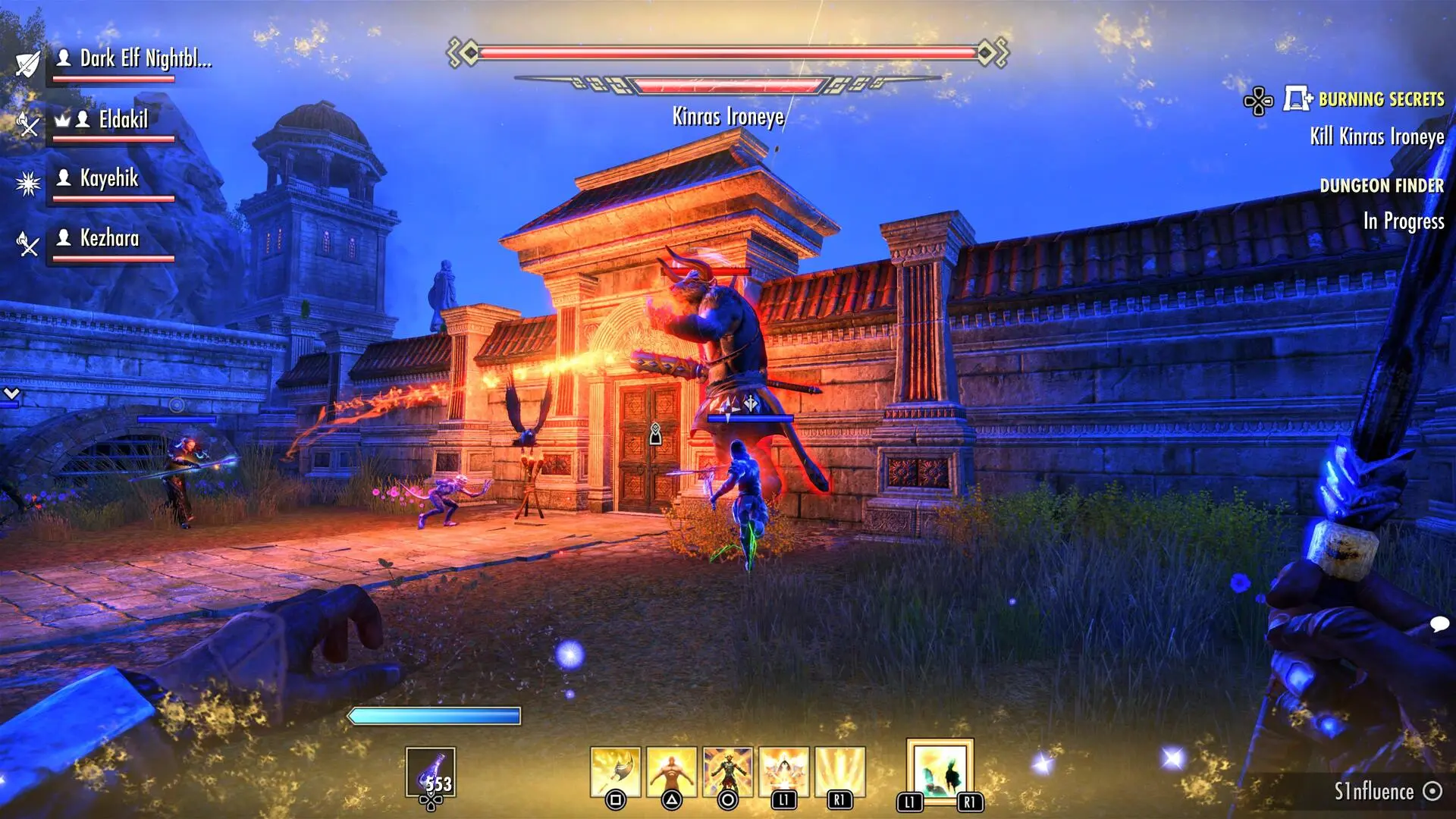Cast the bare-chested figure skill

click(x=672, y=772)
